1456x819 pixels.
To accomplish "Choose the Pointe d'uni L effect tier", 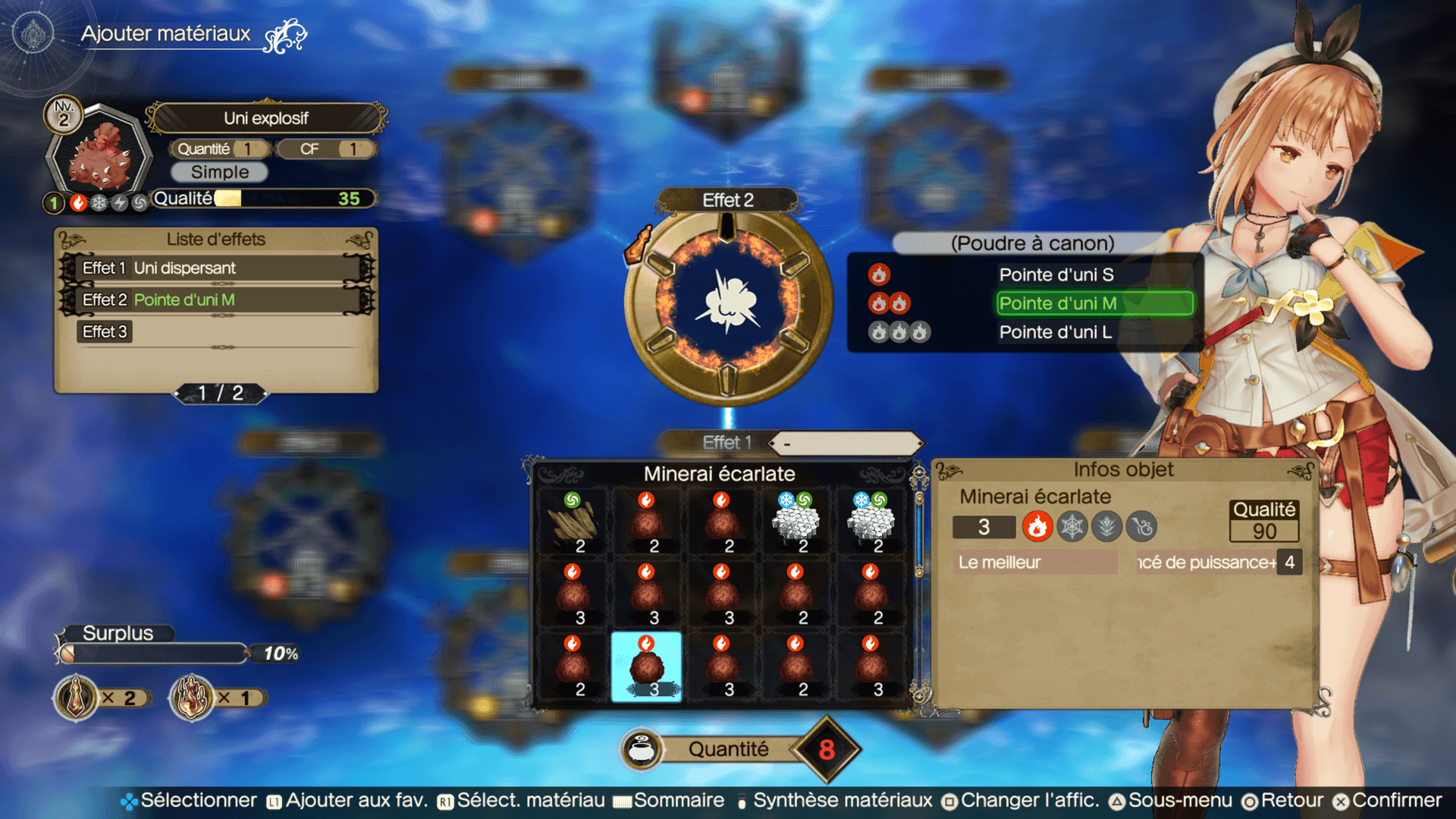I will (1055, 332).
